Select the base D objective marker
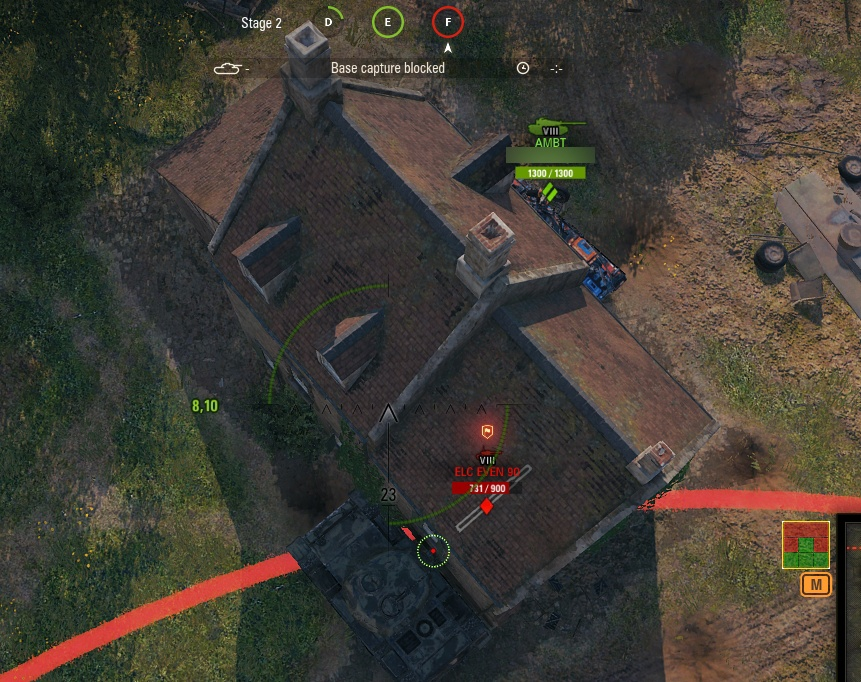 pyautogui.click(x=328, y=22)
